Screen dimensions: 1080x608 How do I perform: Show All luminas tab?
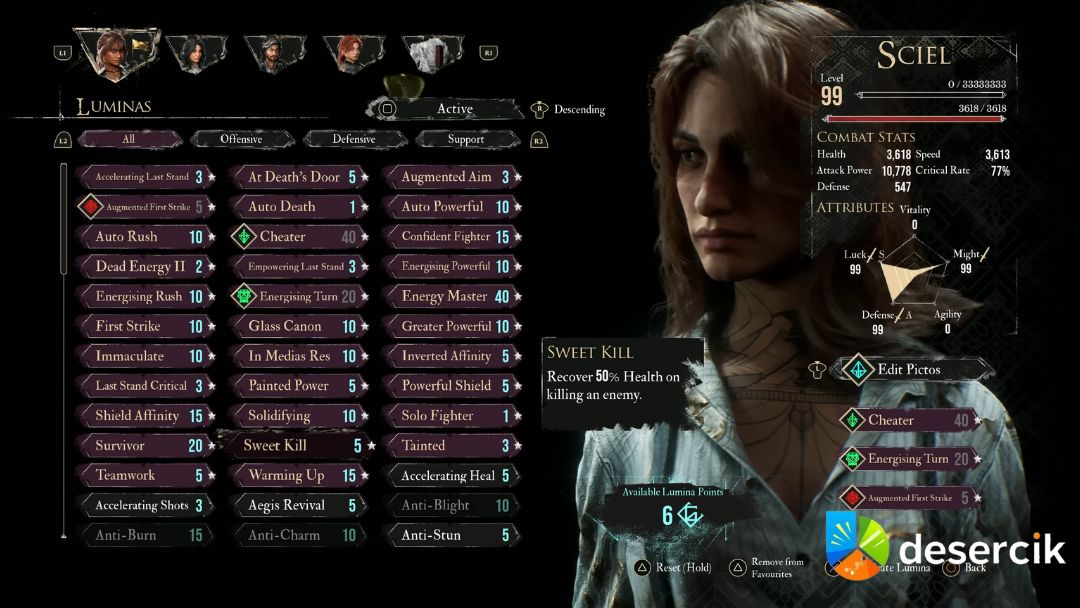129,139
